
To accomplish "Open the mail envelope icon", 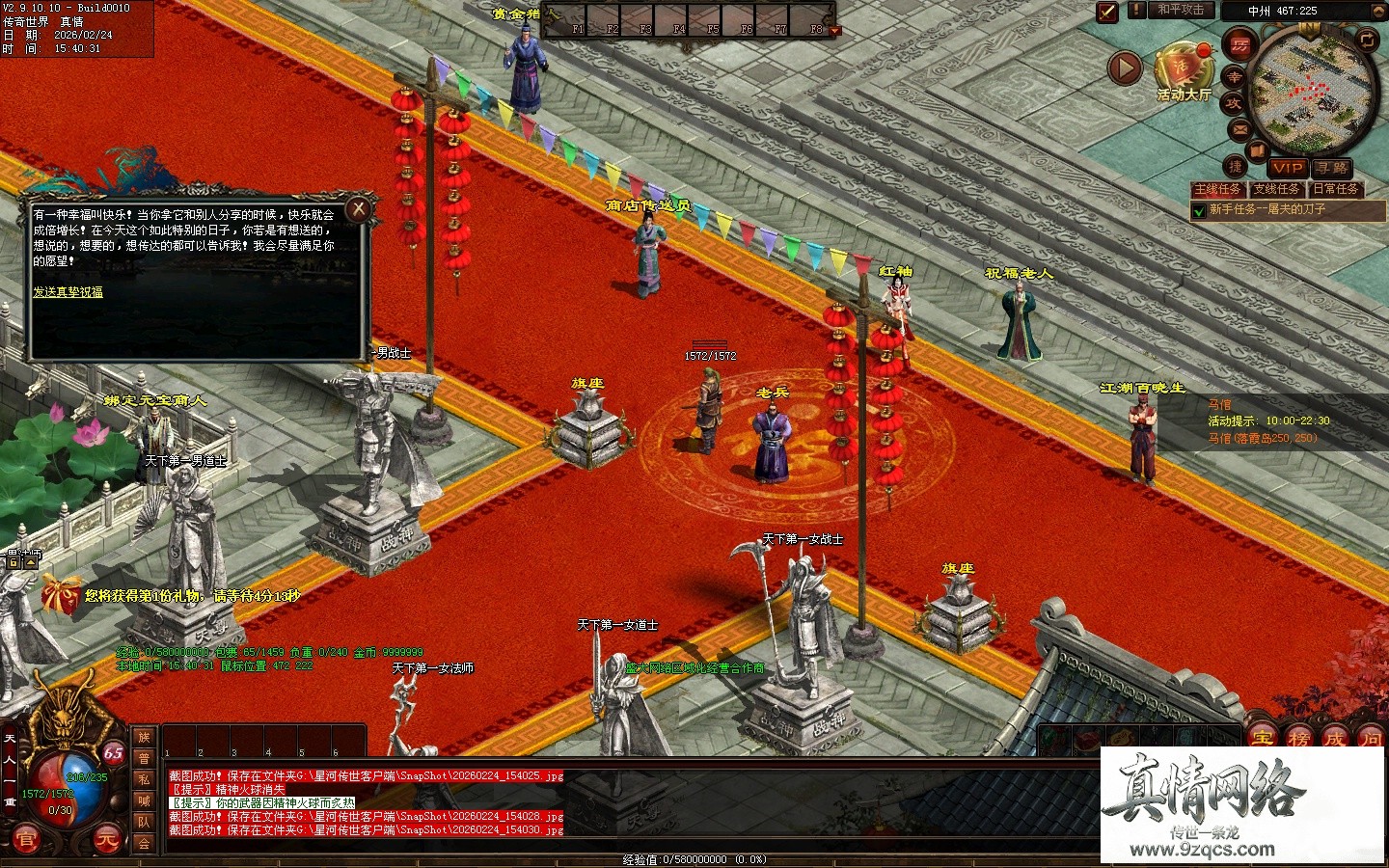I will [x=1239, y=129].
